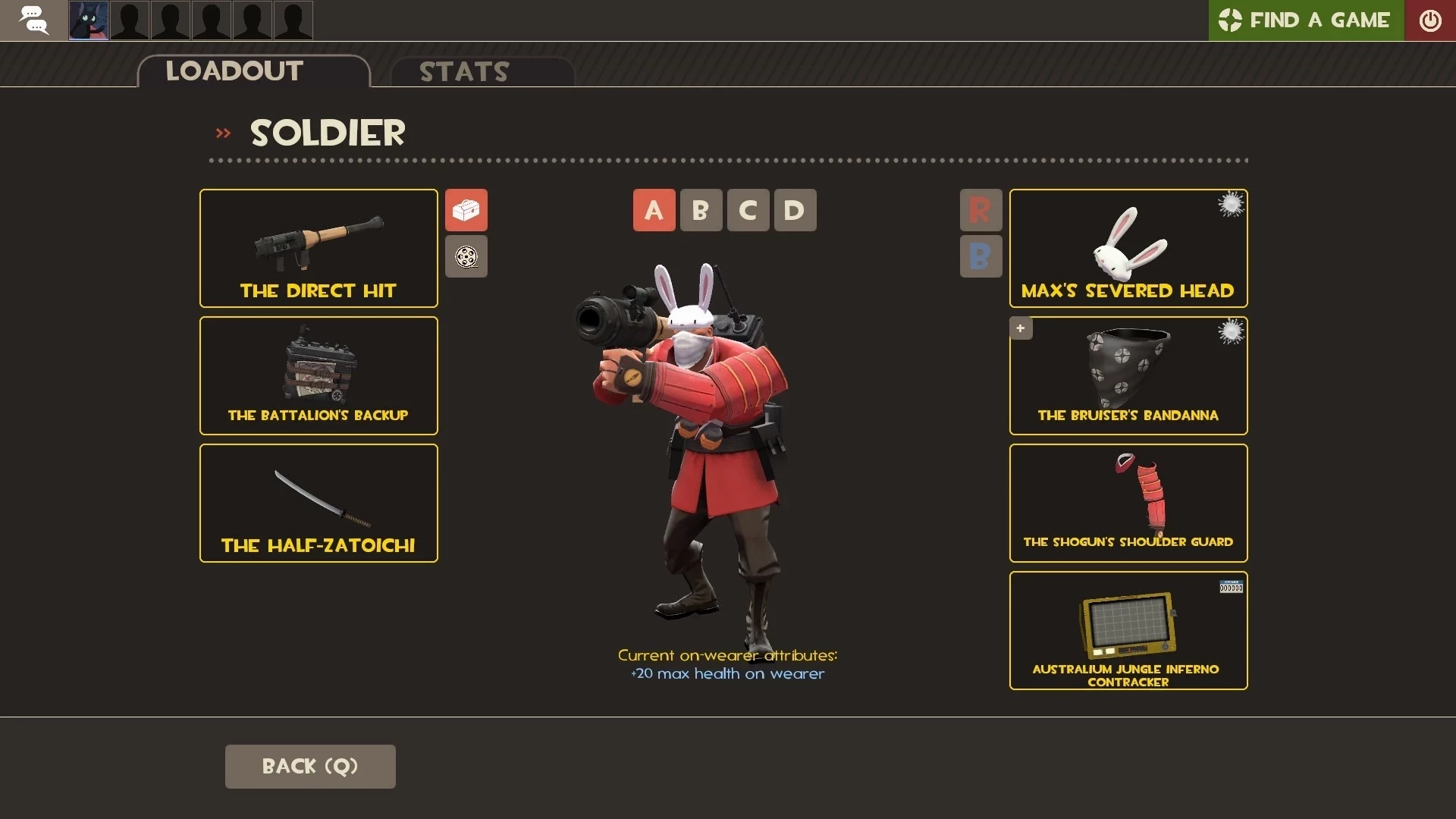Open the Australium Jungle Inferno ConTracker slot
The image size is (1456, 819).
[x=1128, y=630]
